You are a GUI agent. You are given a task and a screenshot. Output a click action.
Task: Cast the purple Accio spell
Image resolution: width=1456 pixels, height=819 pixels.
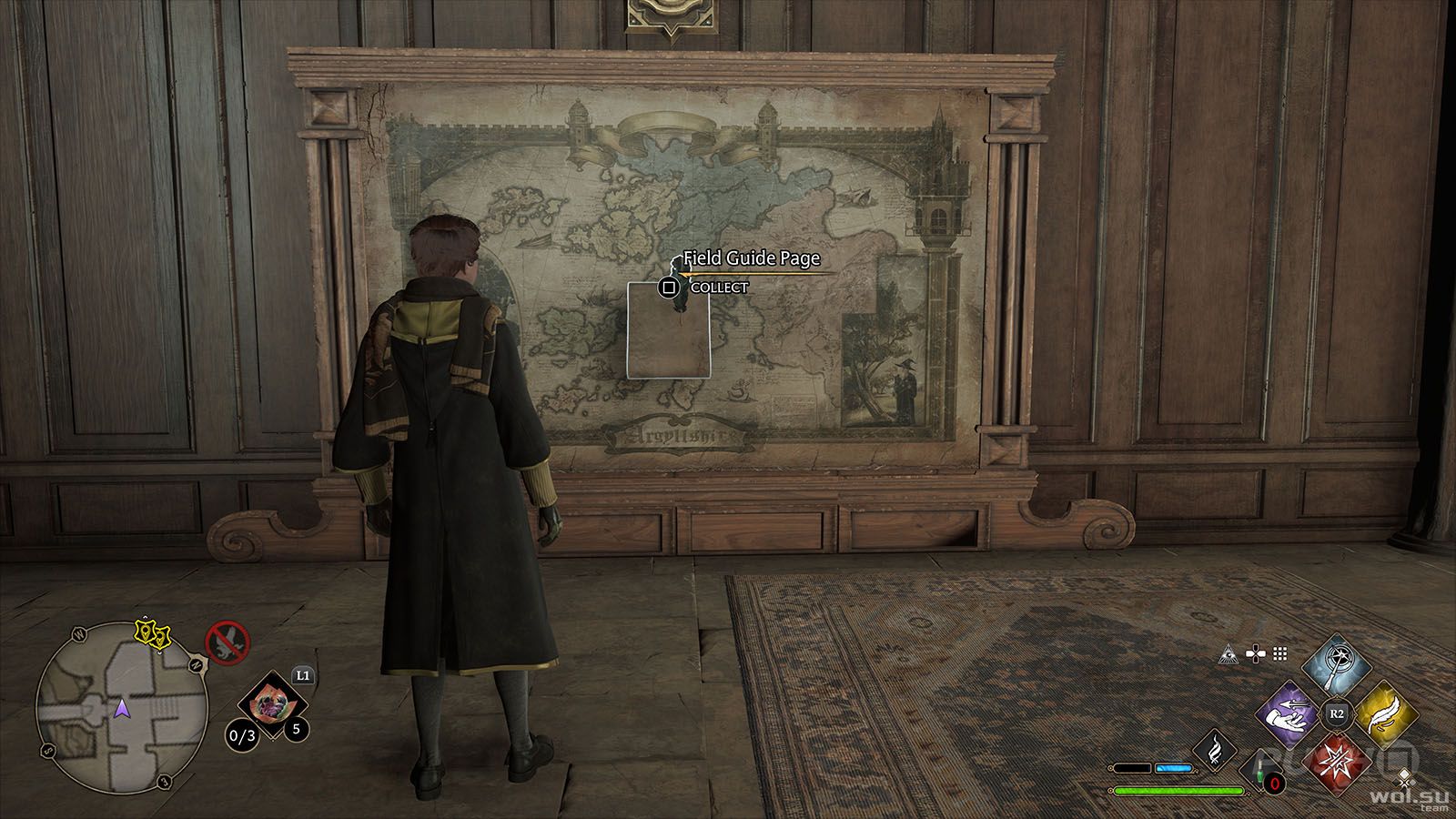[x=1289, y=713]
